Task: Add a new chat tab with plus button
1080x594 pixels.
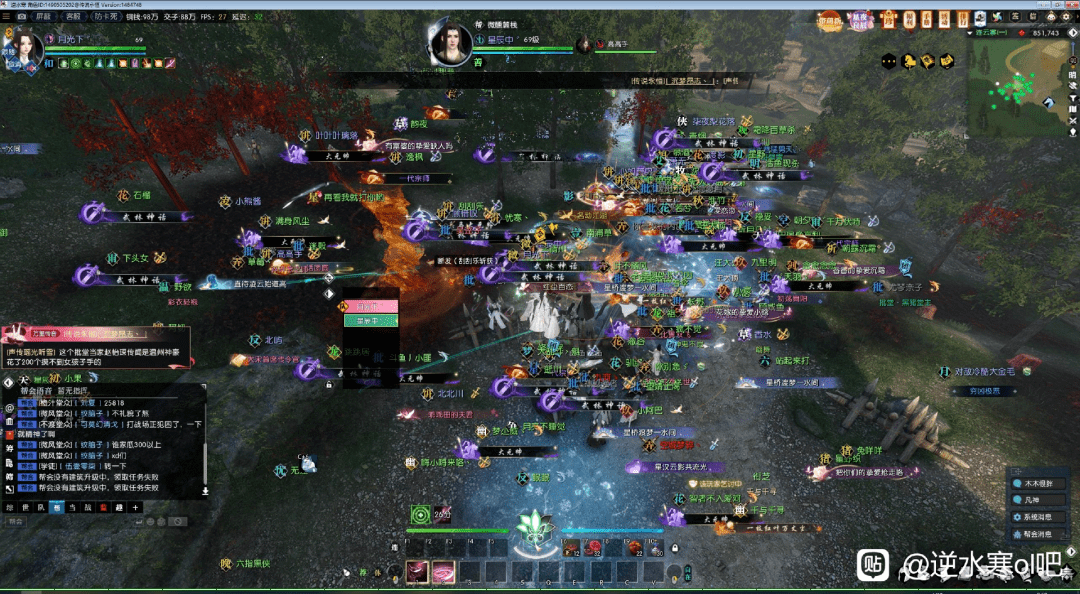Action: coord(136,508)
